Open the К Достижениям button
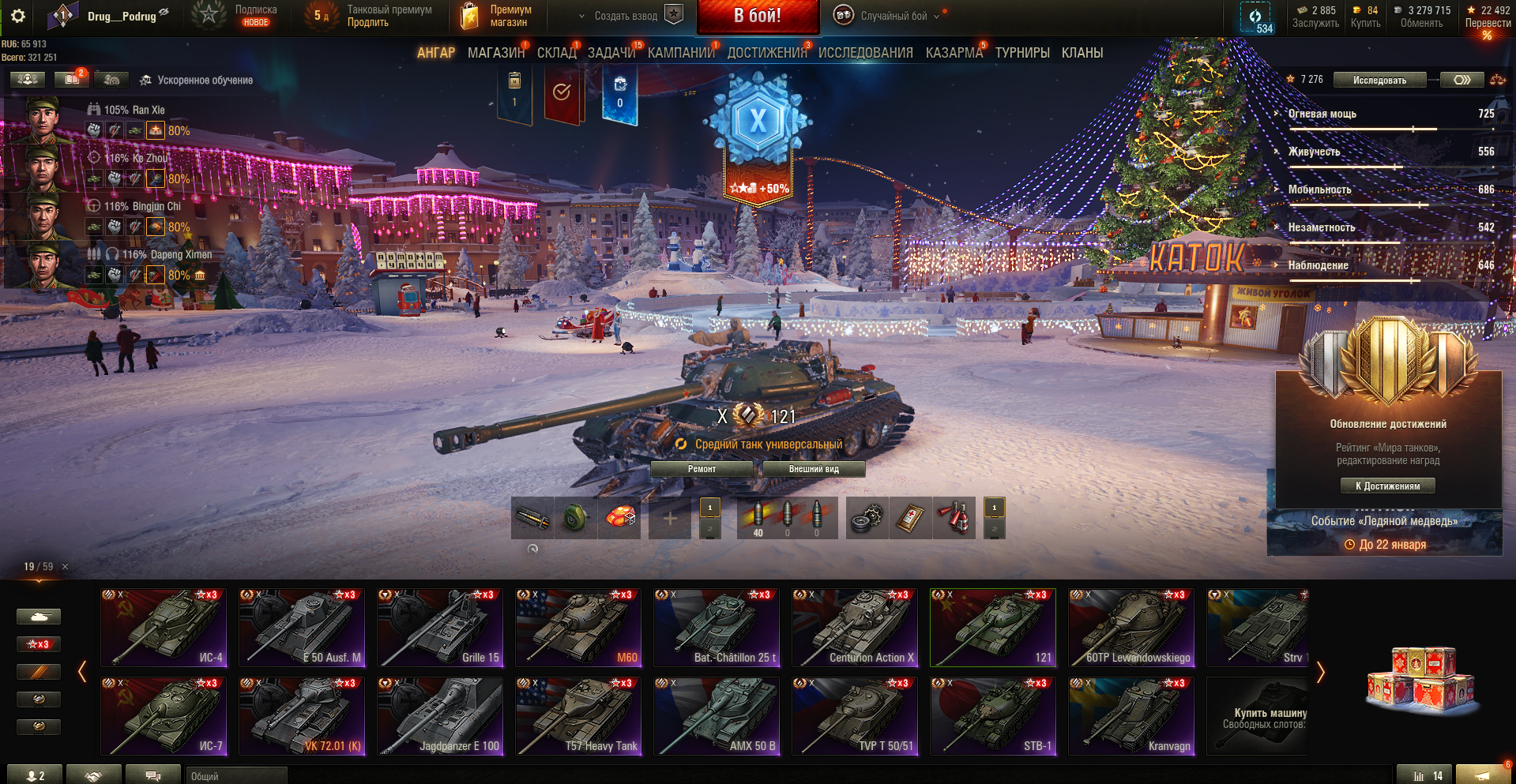 (x=1387, y=486)
